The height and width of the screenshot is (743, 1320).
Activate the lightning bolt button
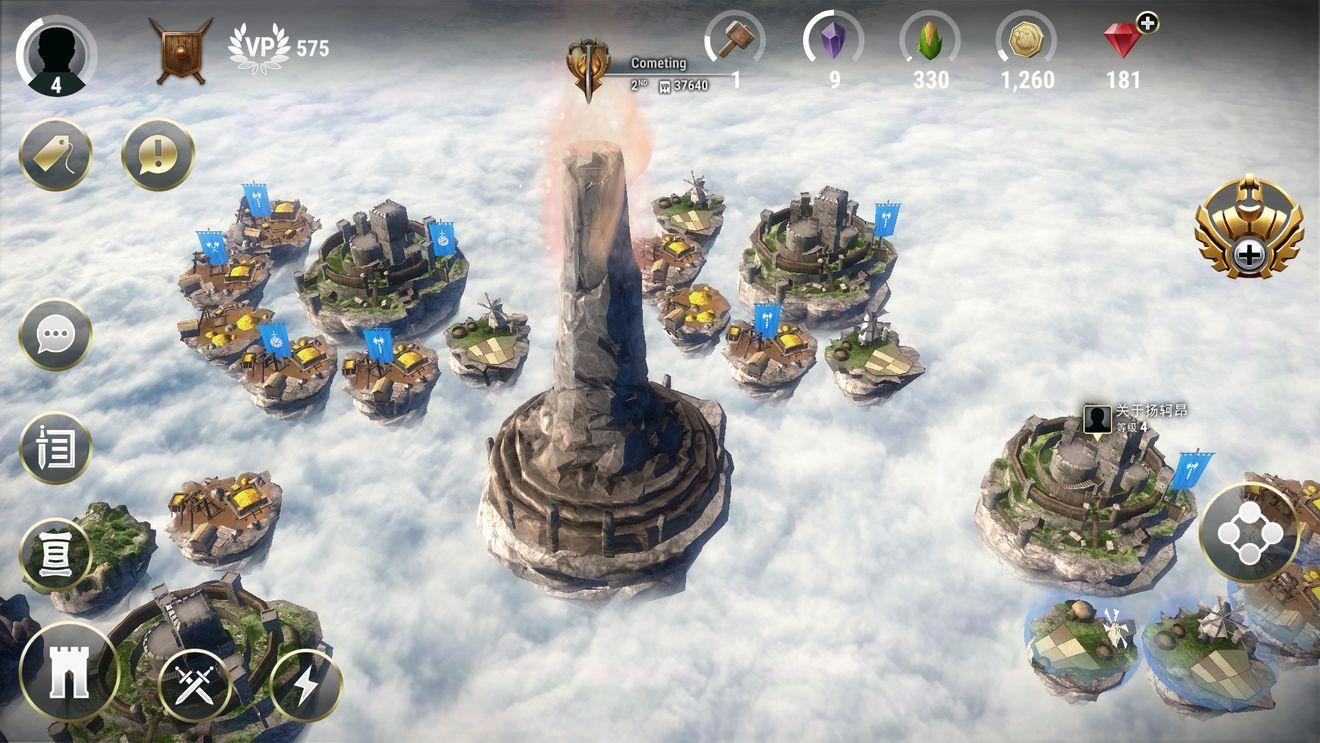[x=306, y=685]
